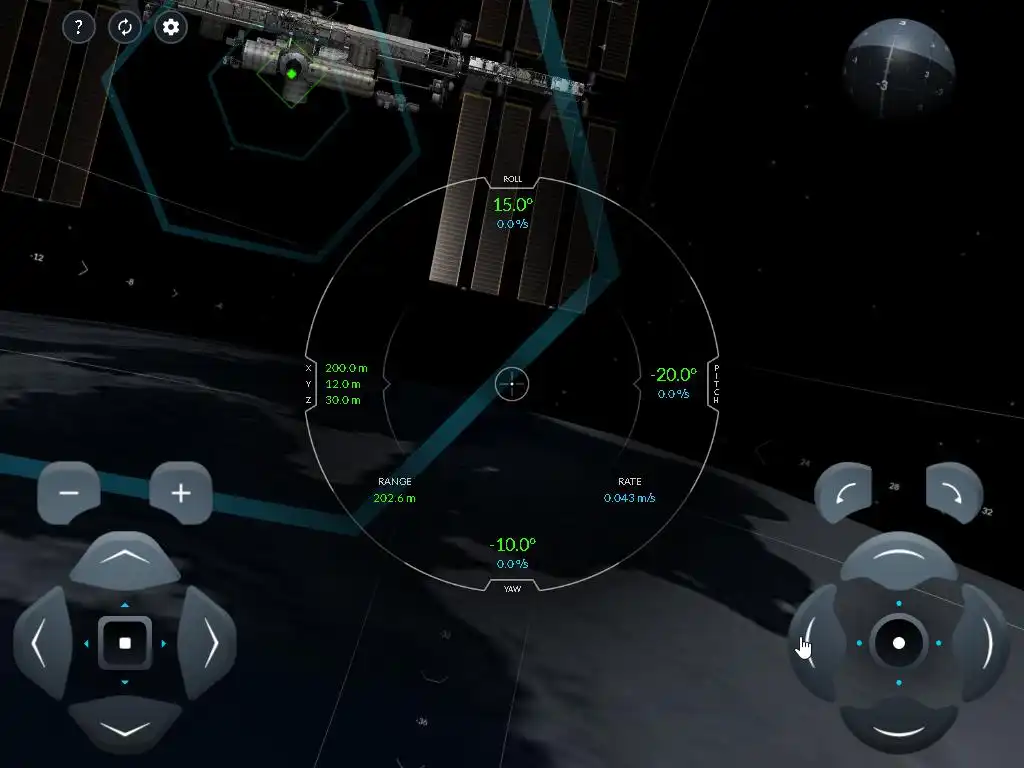Translate down with the left pad's down arrow
This screenshot has width=1024, height=768.
tap(125, 725)
